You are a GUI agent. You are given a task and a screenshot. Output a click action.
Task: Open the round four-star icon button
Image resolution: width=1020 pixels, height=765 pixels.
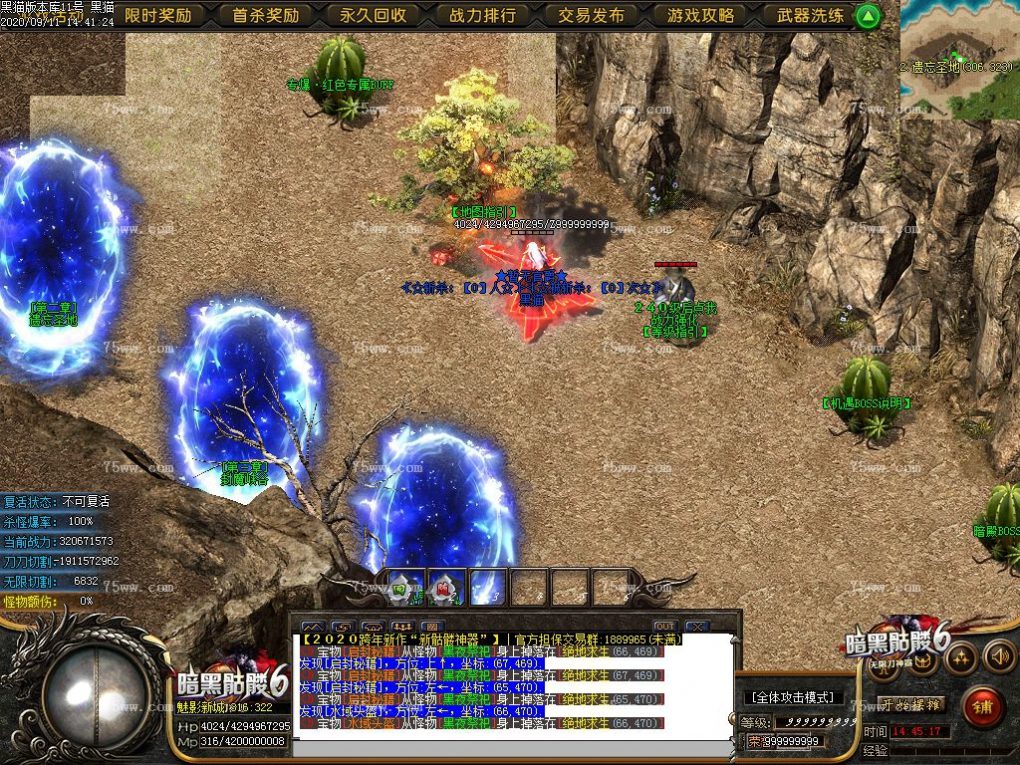coord(961,657)
